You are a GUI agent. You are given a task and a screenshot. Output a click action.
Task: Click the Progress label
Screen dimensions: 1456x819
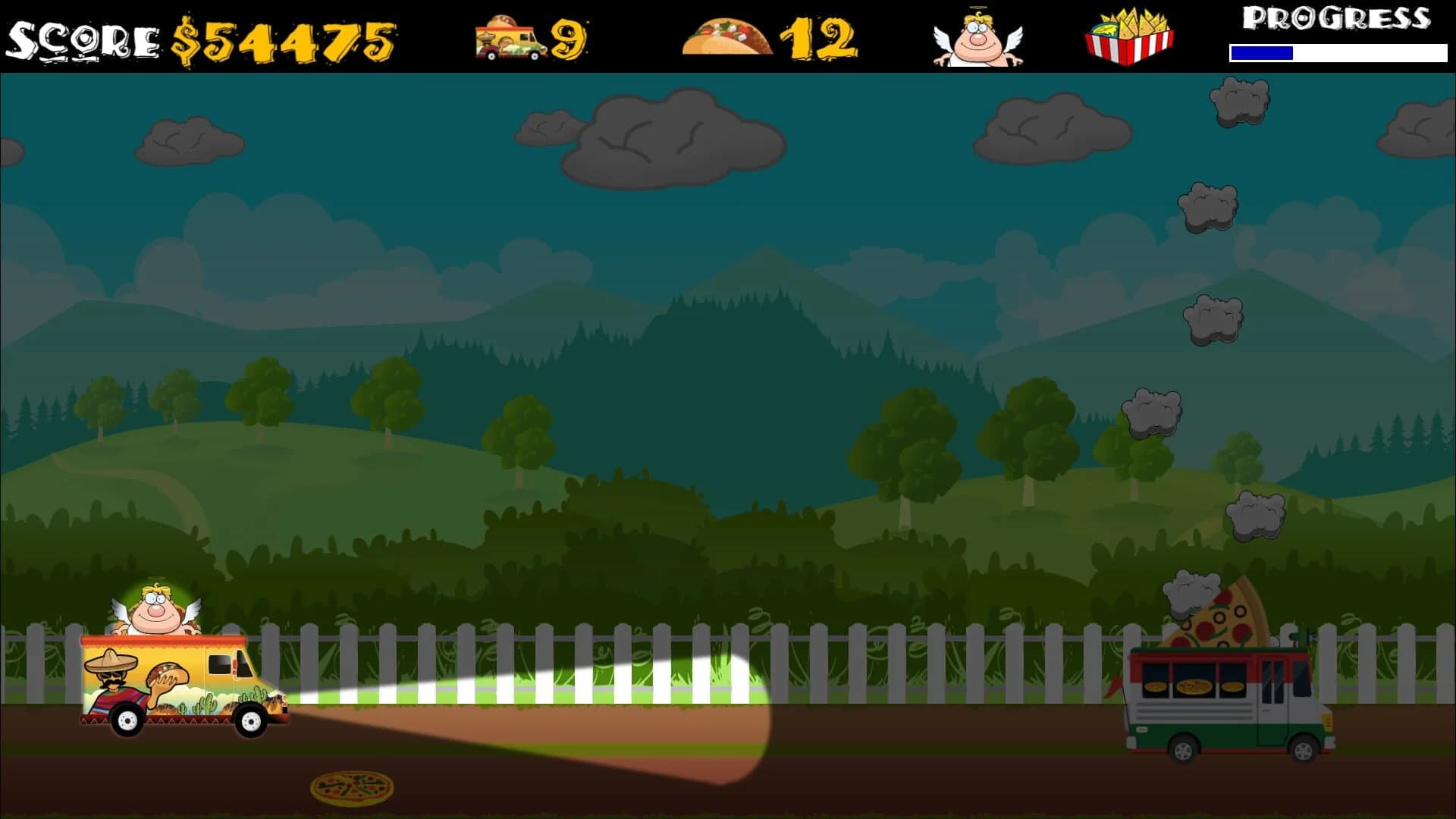click(1337, 17)
